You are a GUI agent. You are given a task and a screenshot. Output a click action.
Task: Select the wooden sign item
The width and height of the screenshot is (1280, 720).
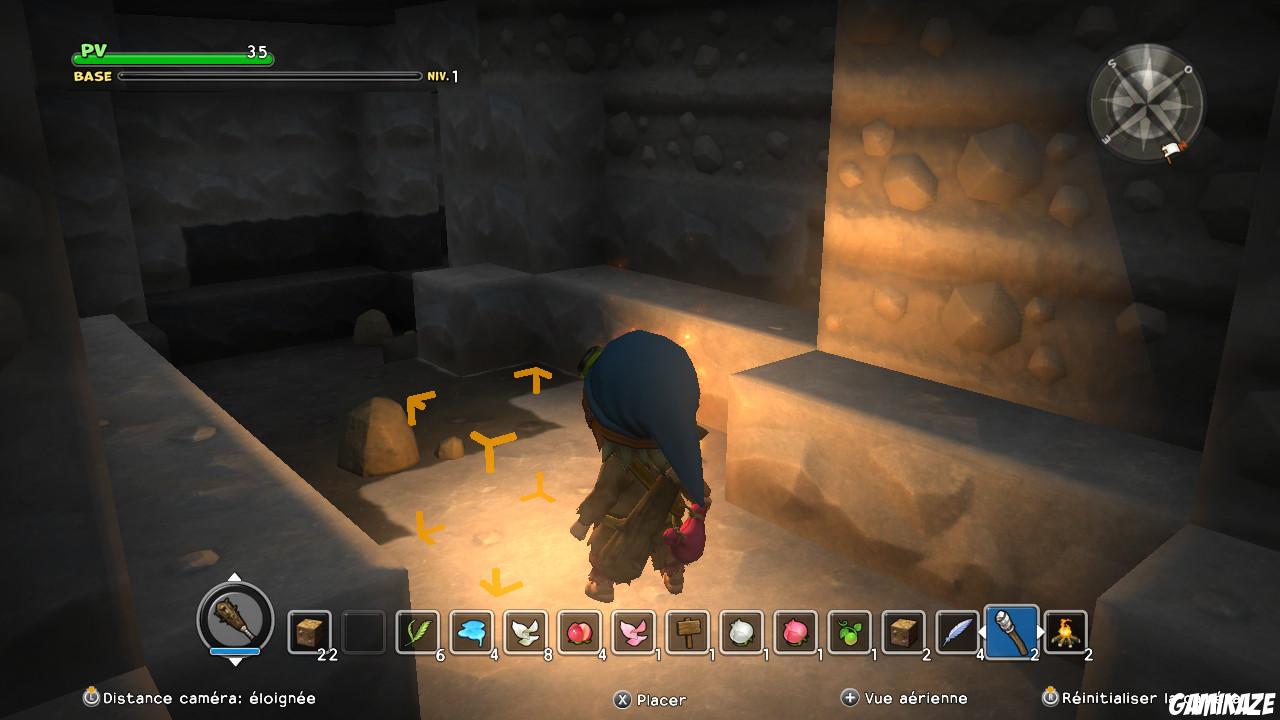[688, 630]
